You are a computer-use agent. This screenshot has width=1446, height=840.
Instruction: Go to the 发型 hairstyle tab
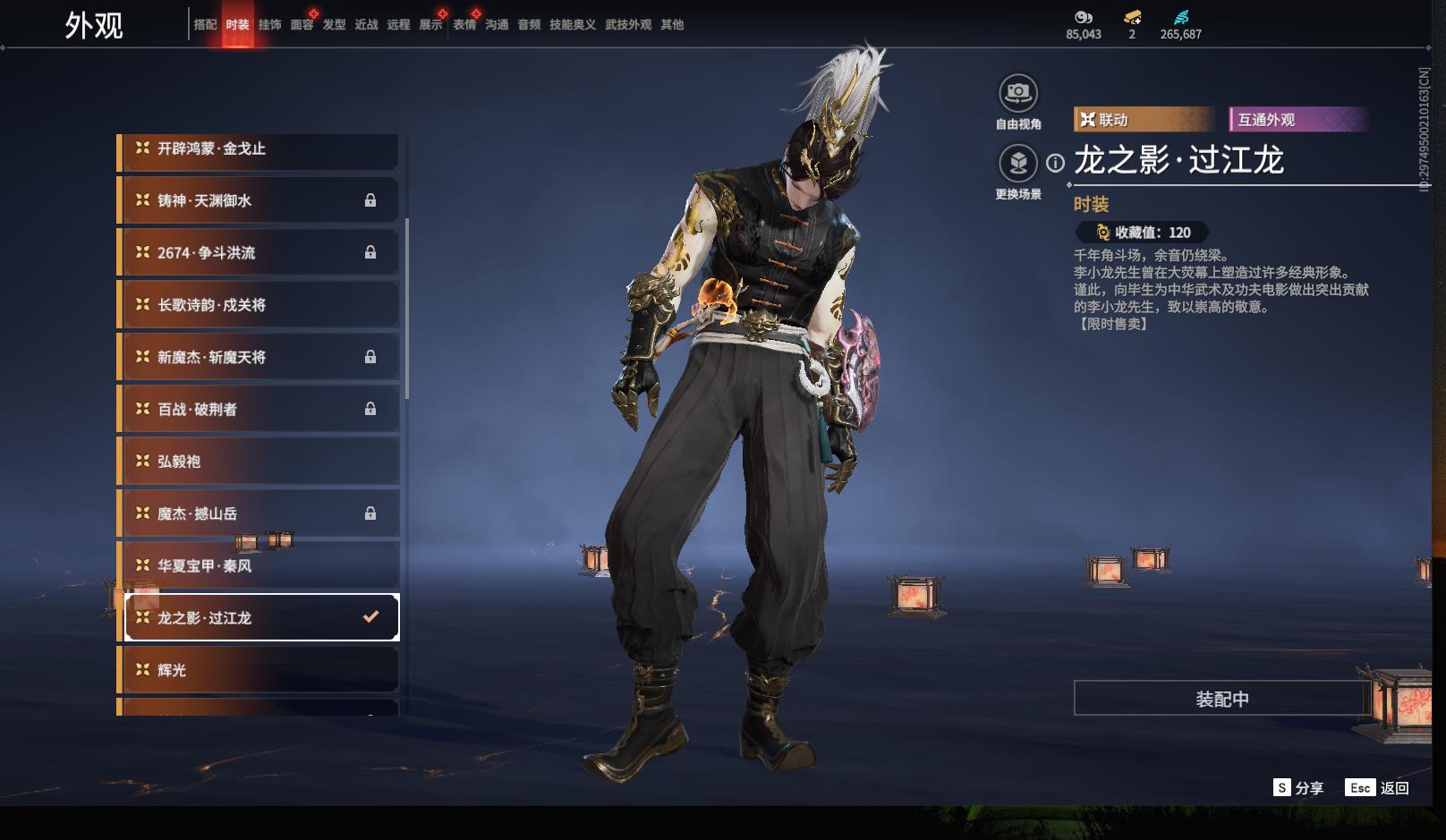(x=334, y=25)
